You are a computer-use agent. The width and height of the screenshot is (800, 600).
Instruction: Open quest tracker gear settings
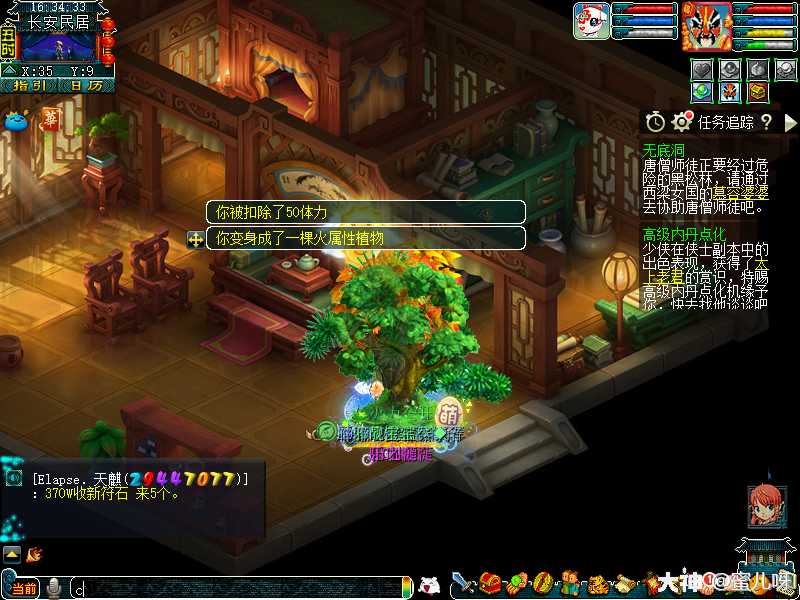point(683,121)
